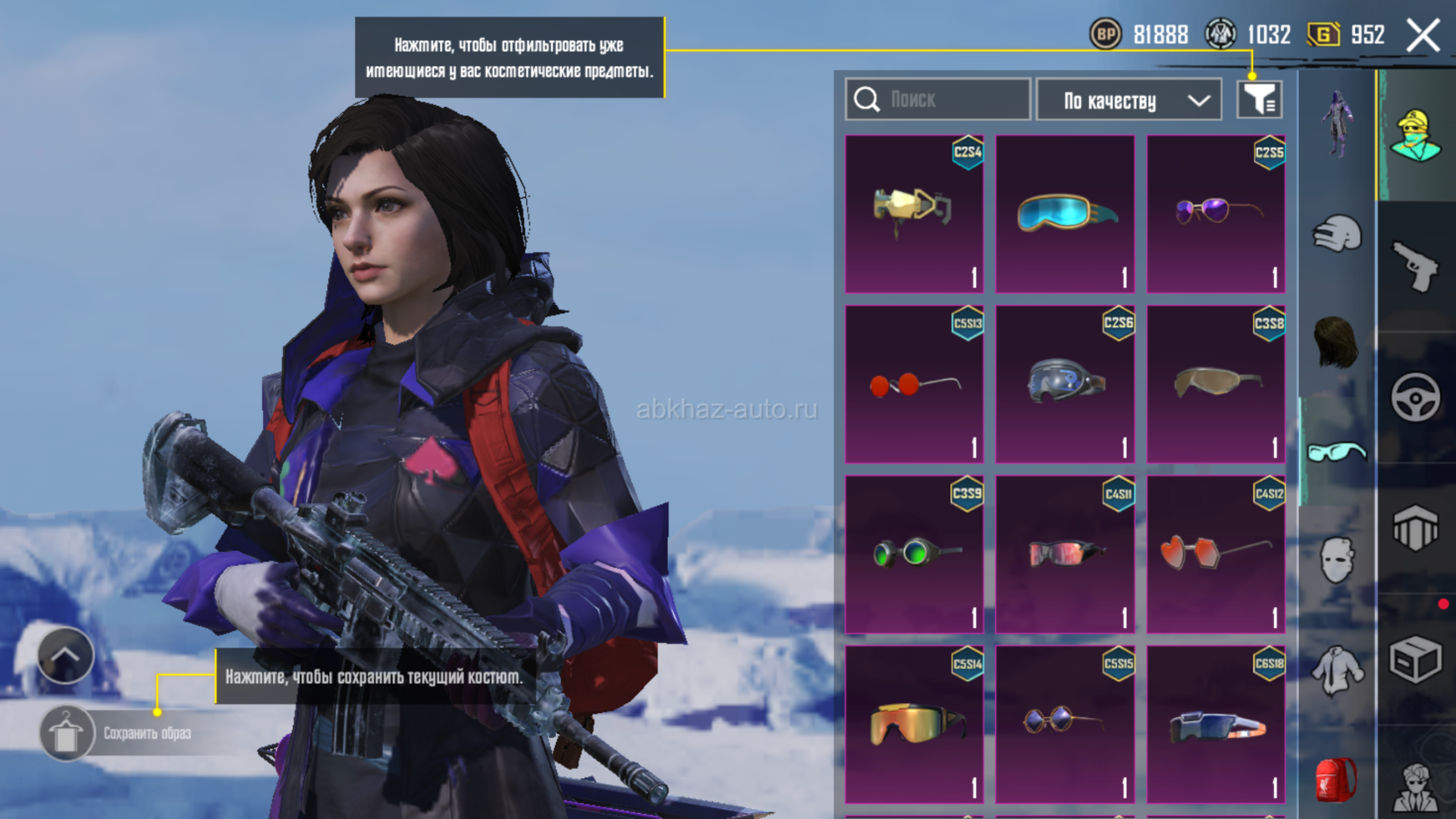This screenshot has height=819, width=1456.
Task: Open the steering wheel vehicles tab
Action: coord(1415,397)
